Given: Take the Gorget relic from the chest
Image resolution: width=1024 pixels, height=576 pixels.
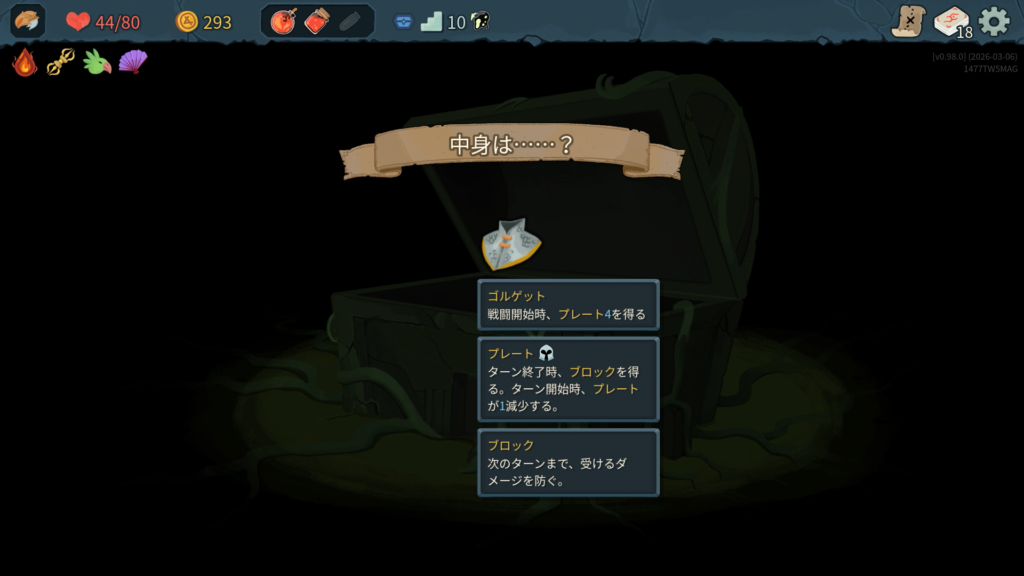Looking at the screenshot, I should [x=511, y=244].
